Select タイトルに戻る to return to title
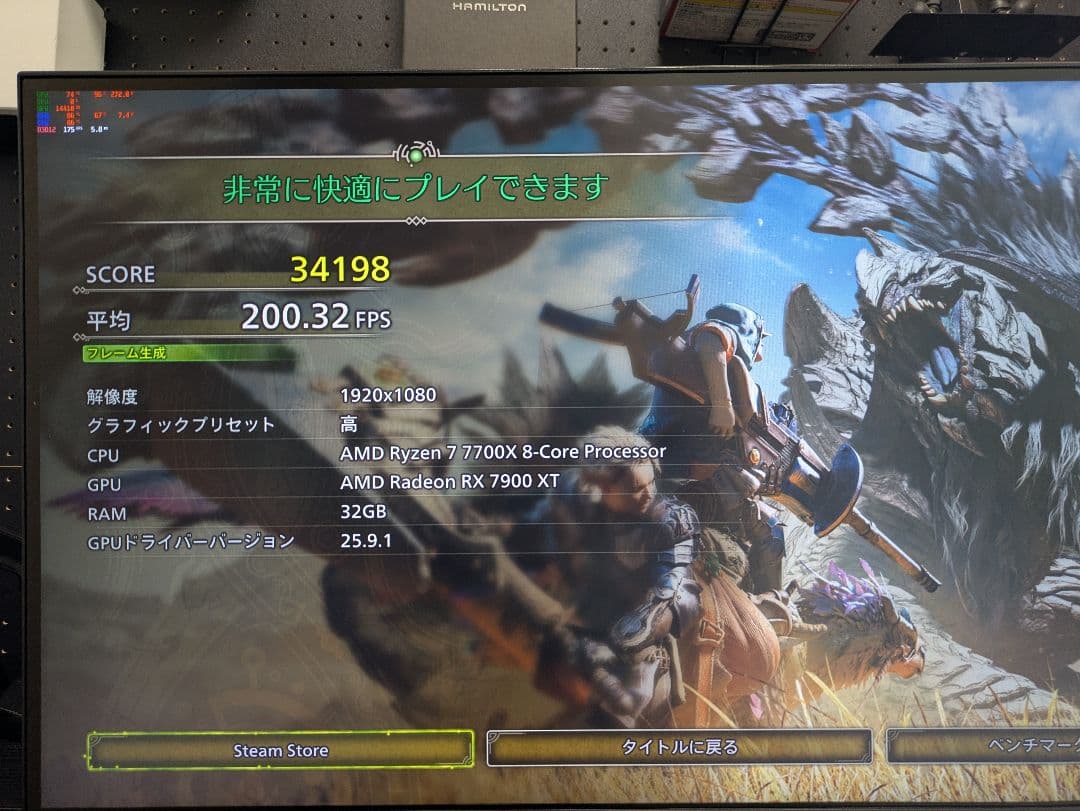The width and height of the screenshot is (1080, 811). tap(679, 747)
